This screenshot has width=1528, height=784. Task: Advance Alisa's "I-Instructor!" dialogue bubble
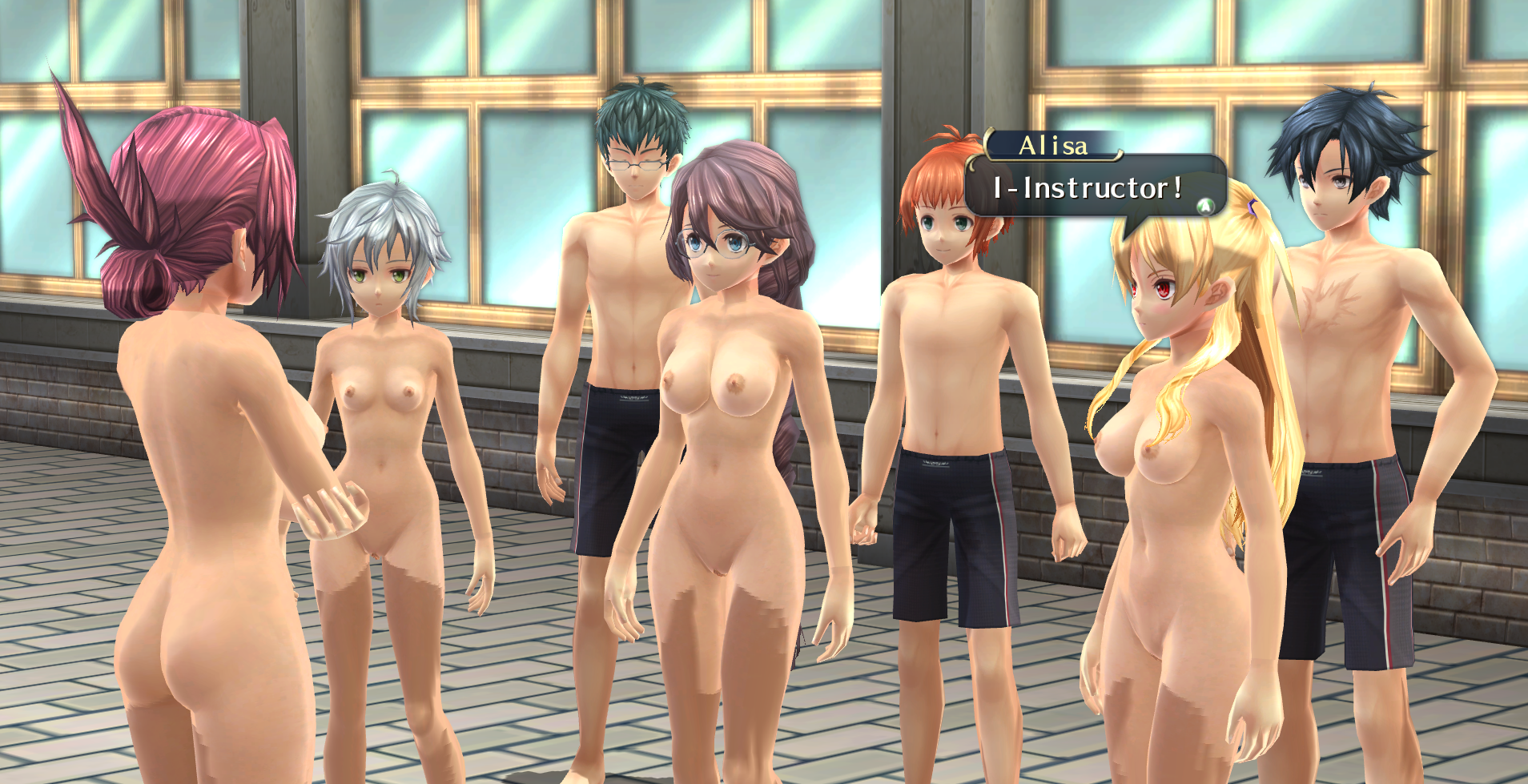click(1204, 207)
